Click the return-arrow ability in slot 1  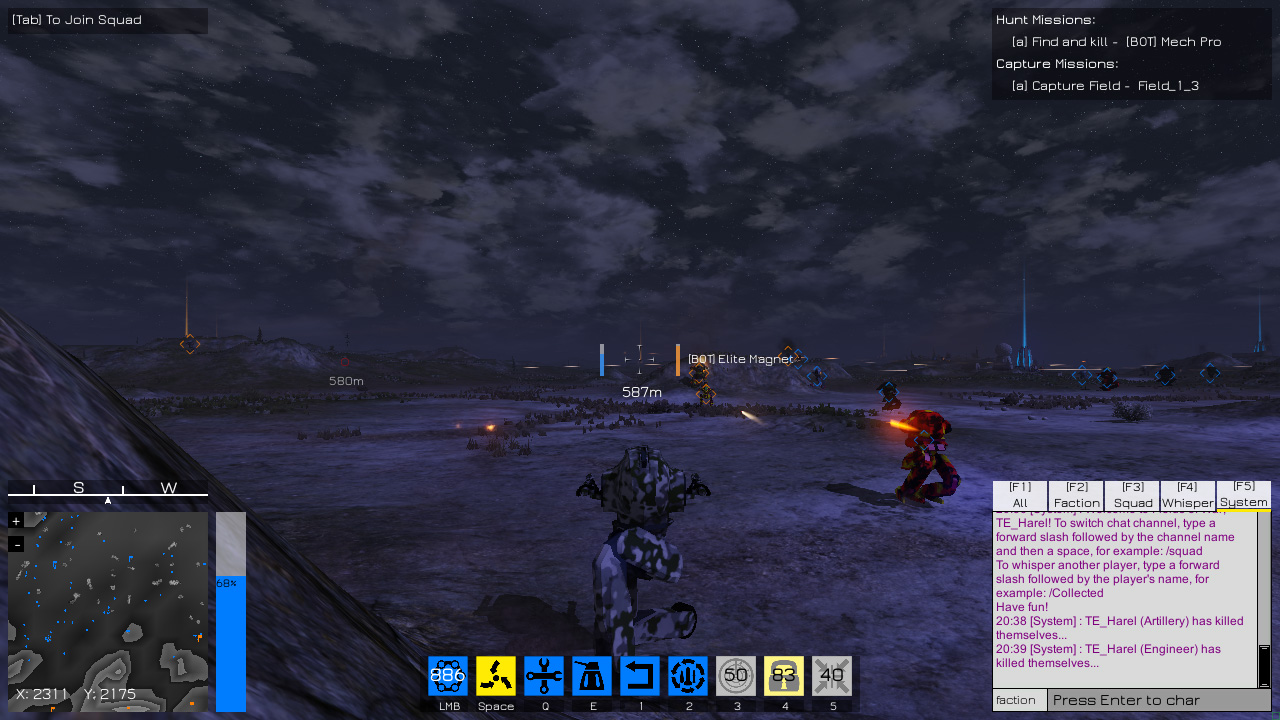coord(640,675)
